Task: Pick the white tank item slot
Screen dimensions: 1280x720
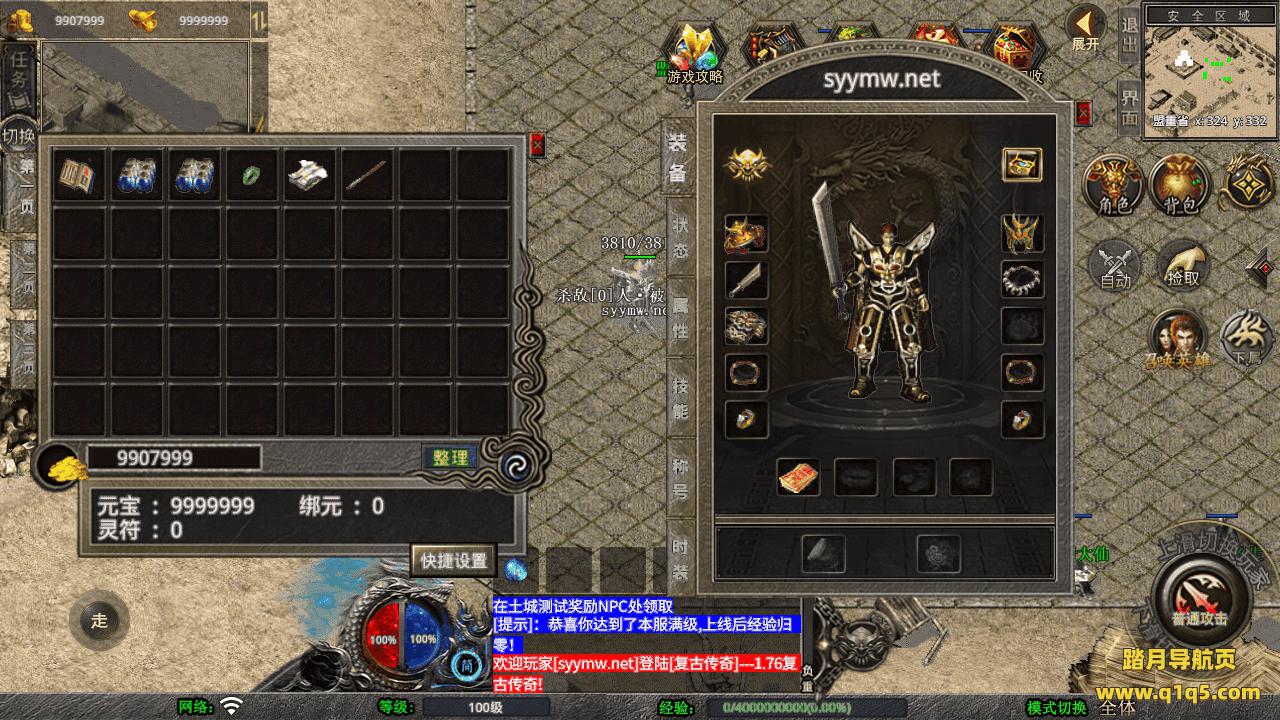Action: coord(310,176)
